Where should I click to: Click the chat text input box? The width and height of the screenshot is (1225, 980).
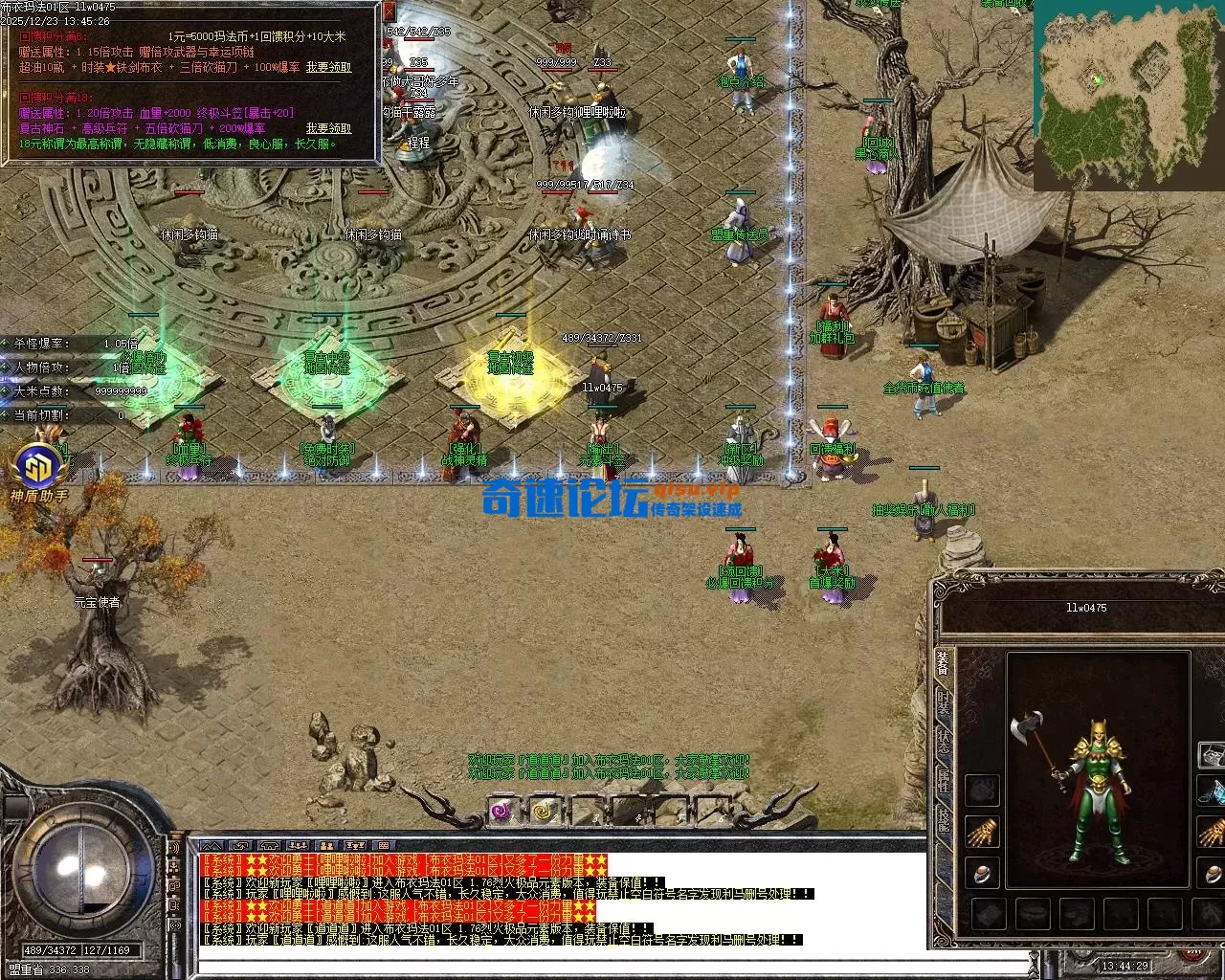pyautogui.click(x=612, y=964)
